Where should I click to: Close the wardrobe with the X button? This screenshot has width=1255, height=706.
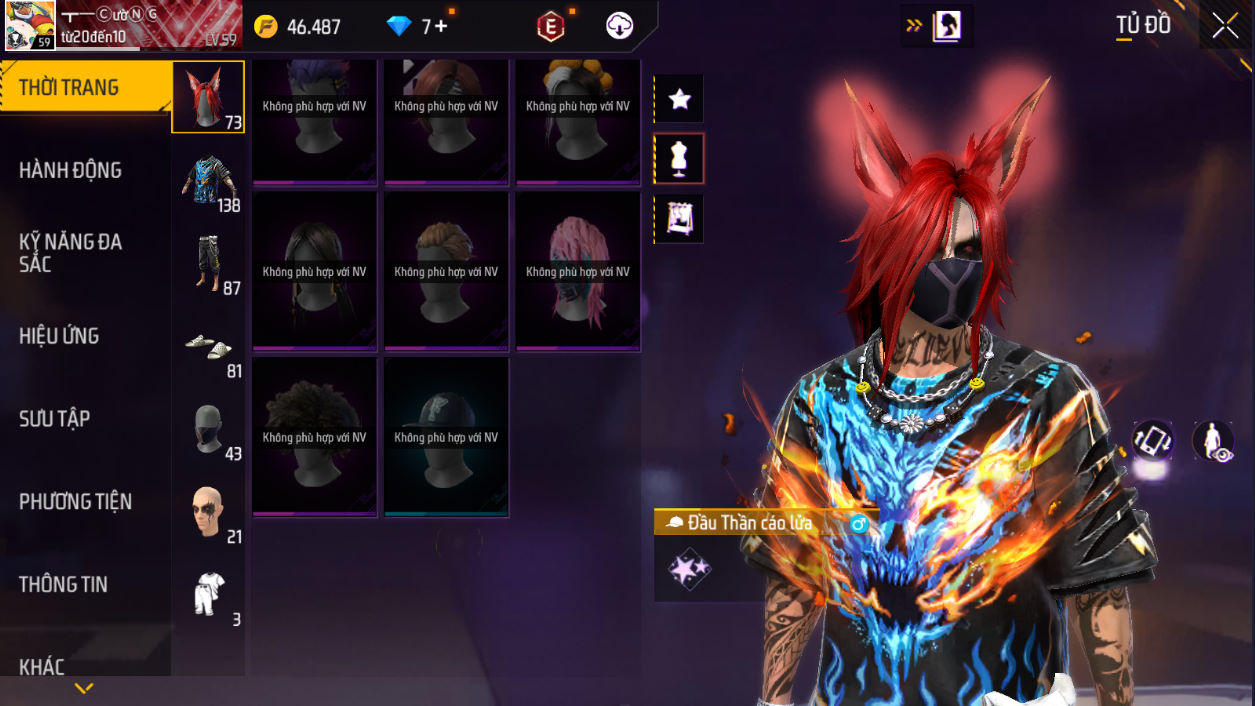tap(1225, 26)
